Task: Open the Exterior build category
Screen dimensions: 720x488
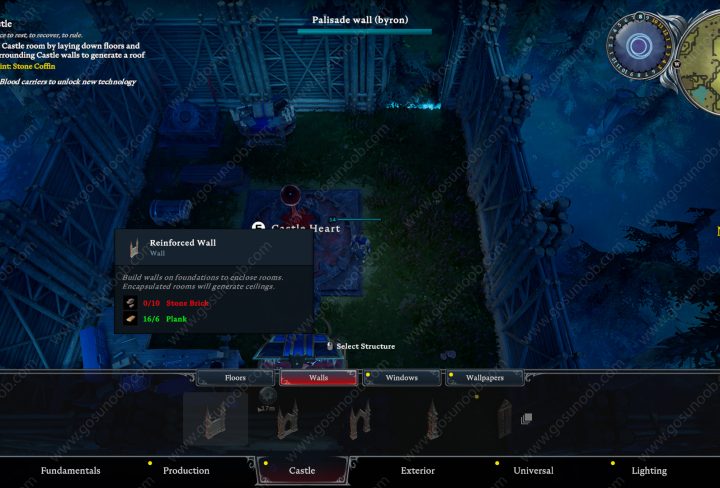Action: [x=417, y=470]
